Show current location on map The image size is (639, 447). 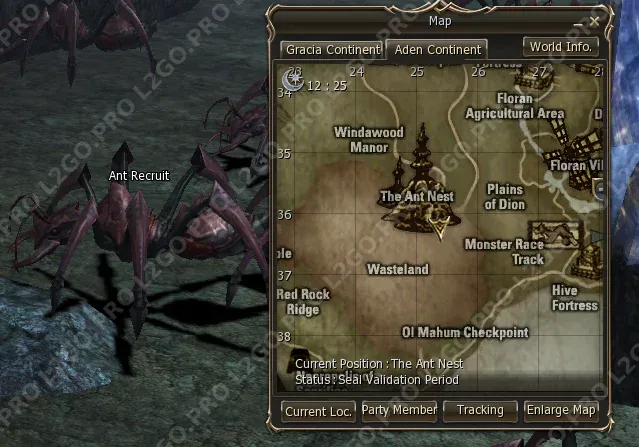click(318, 410)
